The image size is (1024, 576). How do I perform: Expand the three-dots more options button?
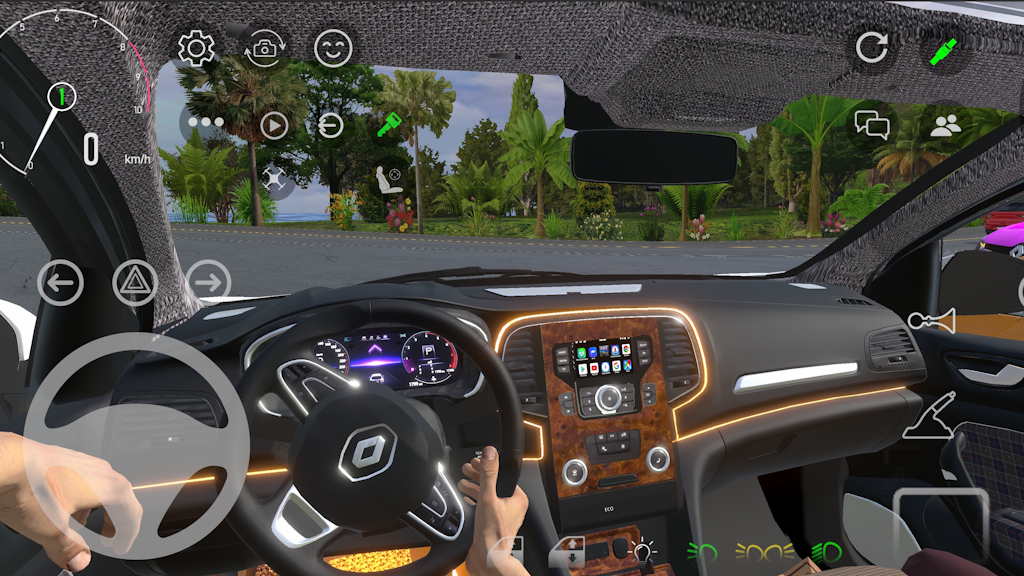coord(206,124)
